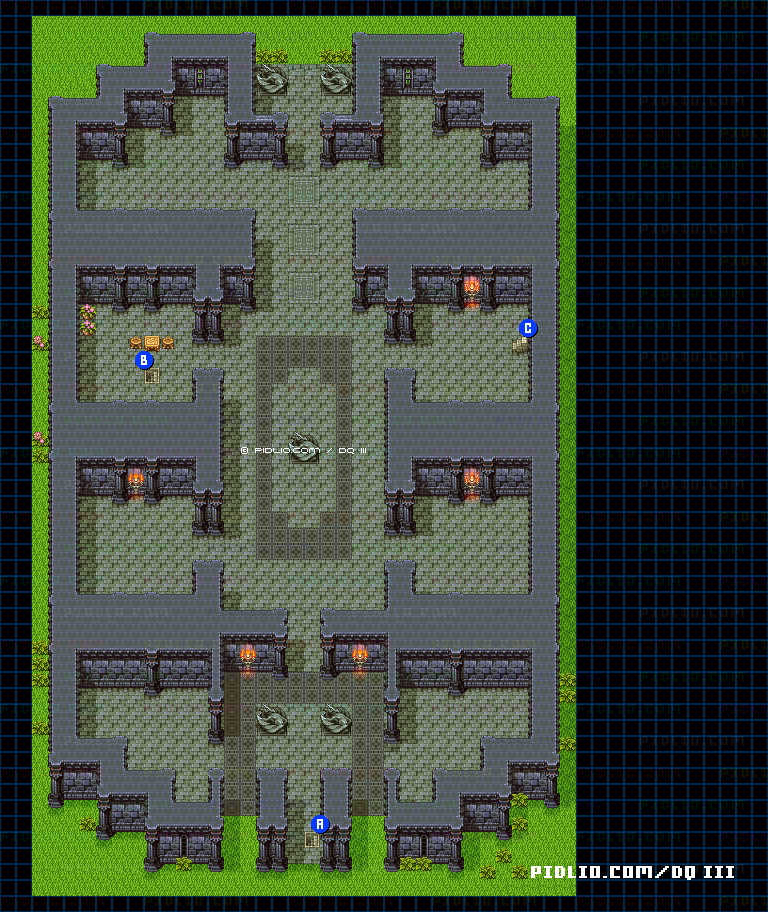Select the blue map marker C
The height and width of the screenshot is (912, 768).
coord(528,328)
